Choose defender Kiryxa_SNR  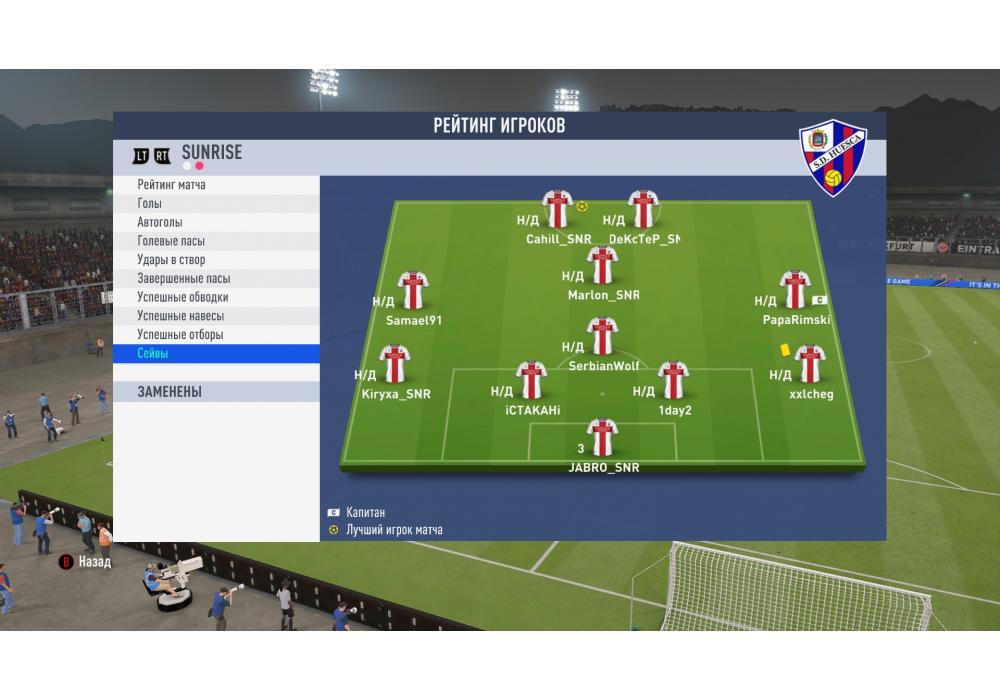click(x=395, y=364)
